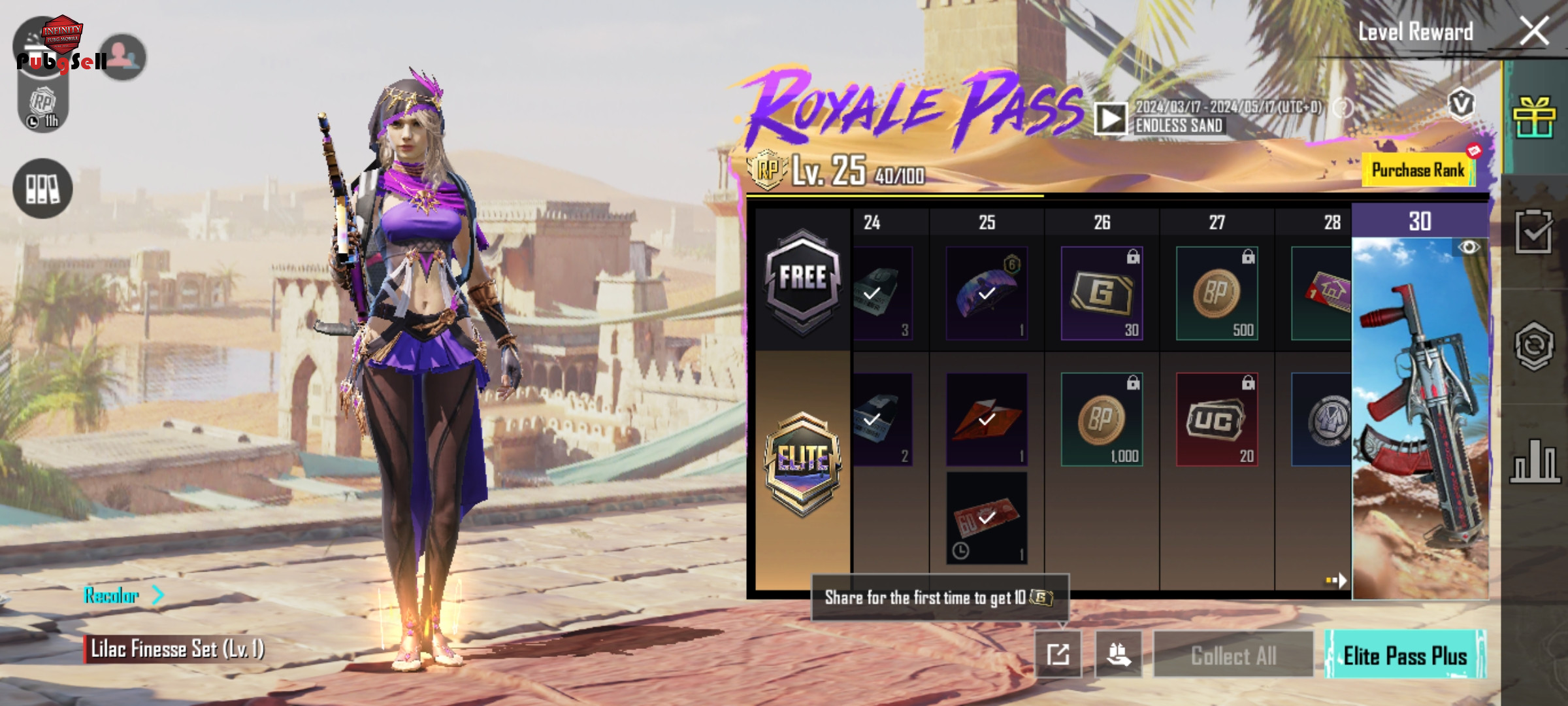Open the missions clipboard tab

coord(1533,231)
